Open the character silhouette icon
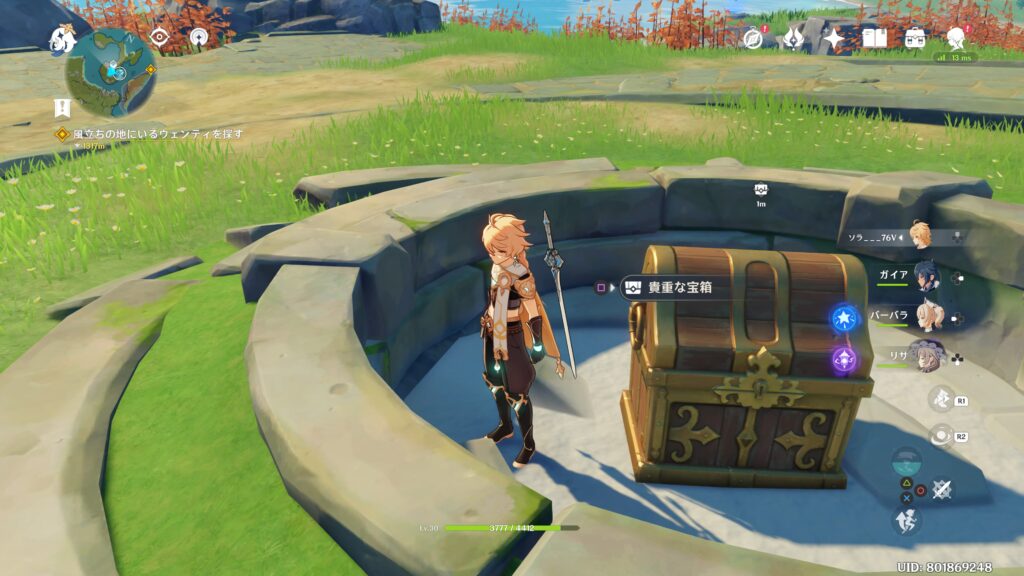The image size is (1024, 576). coord(957,38)
